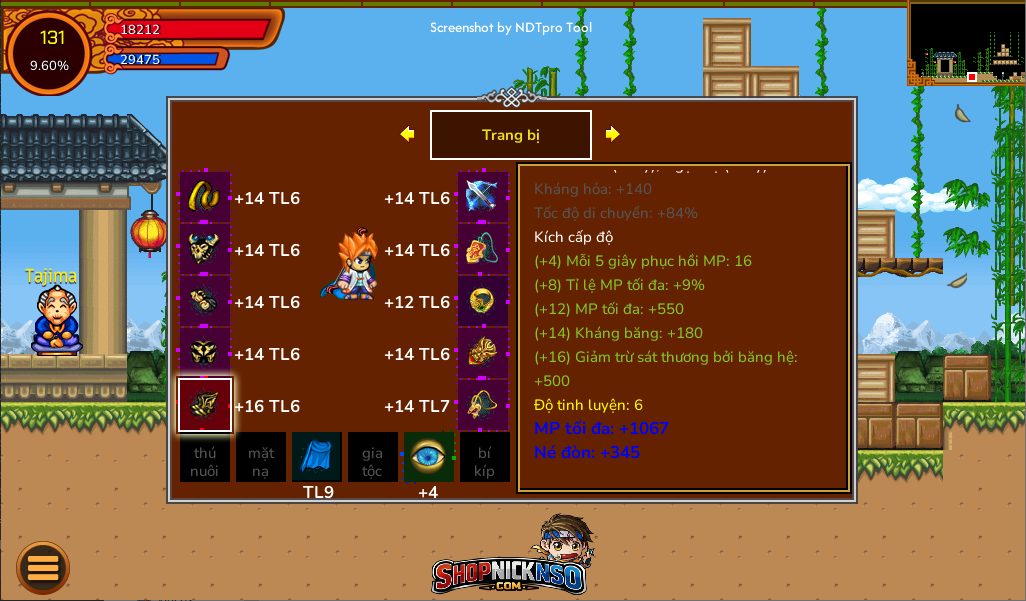Screen dimensions: 1026x601
Task: Click the right yellow arrow beside Trang bị
Action: (612, 134)
